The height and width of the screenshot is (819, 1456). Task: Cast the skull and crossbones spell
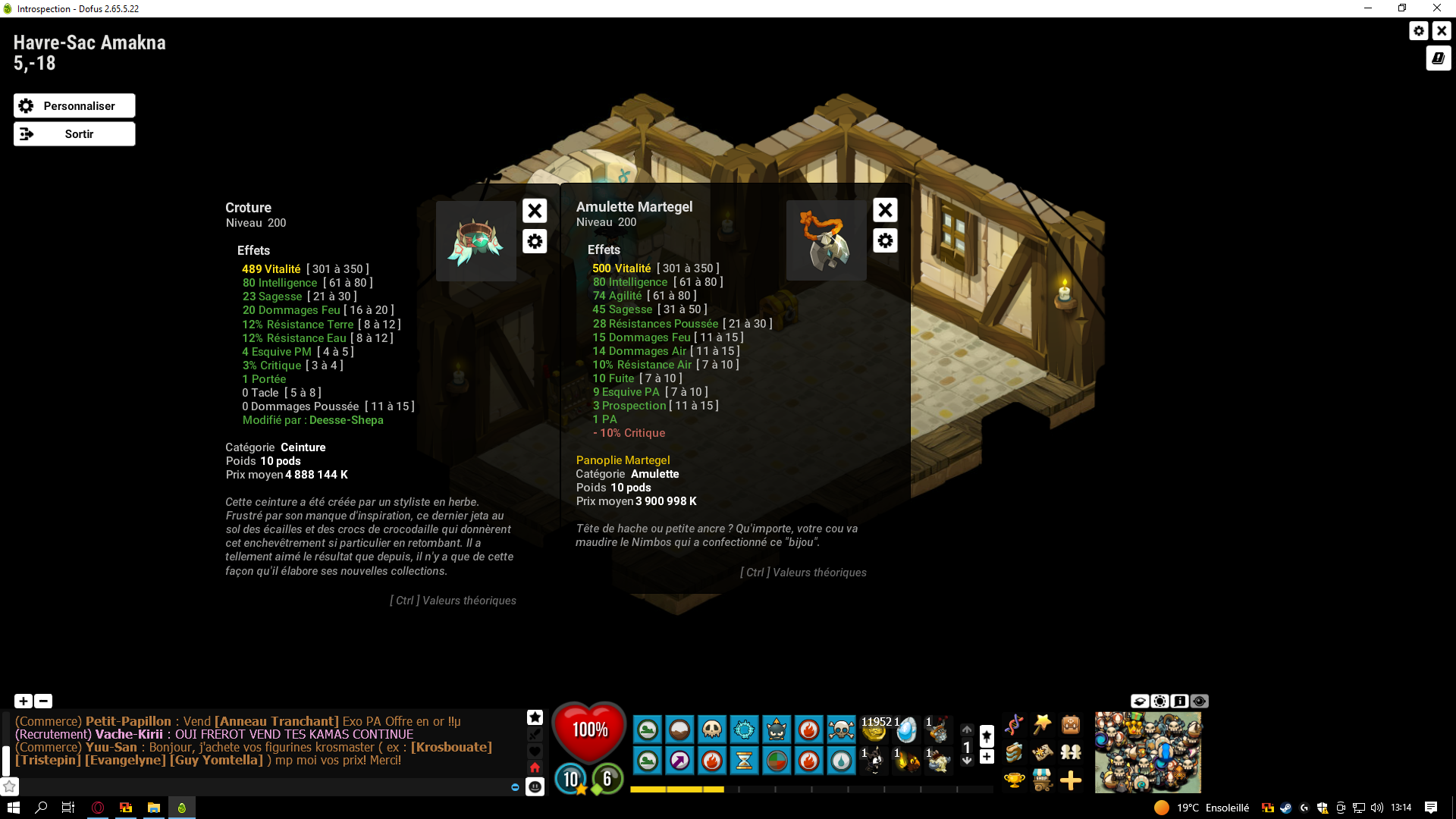[x=841, y=730]
